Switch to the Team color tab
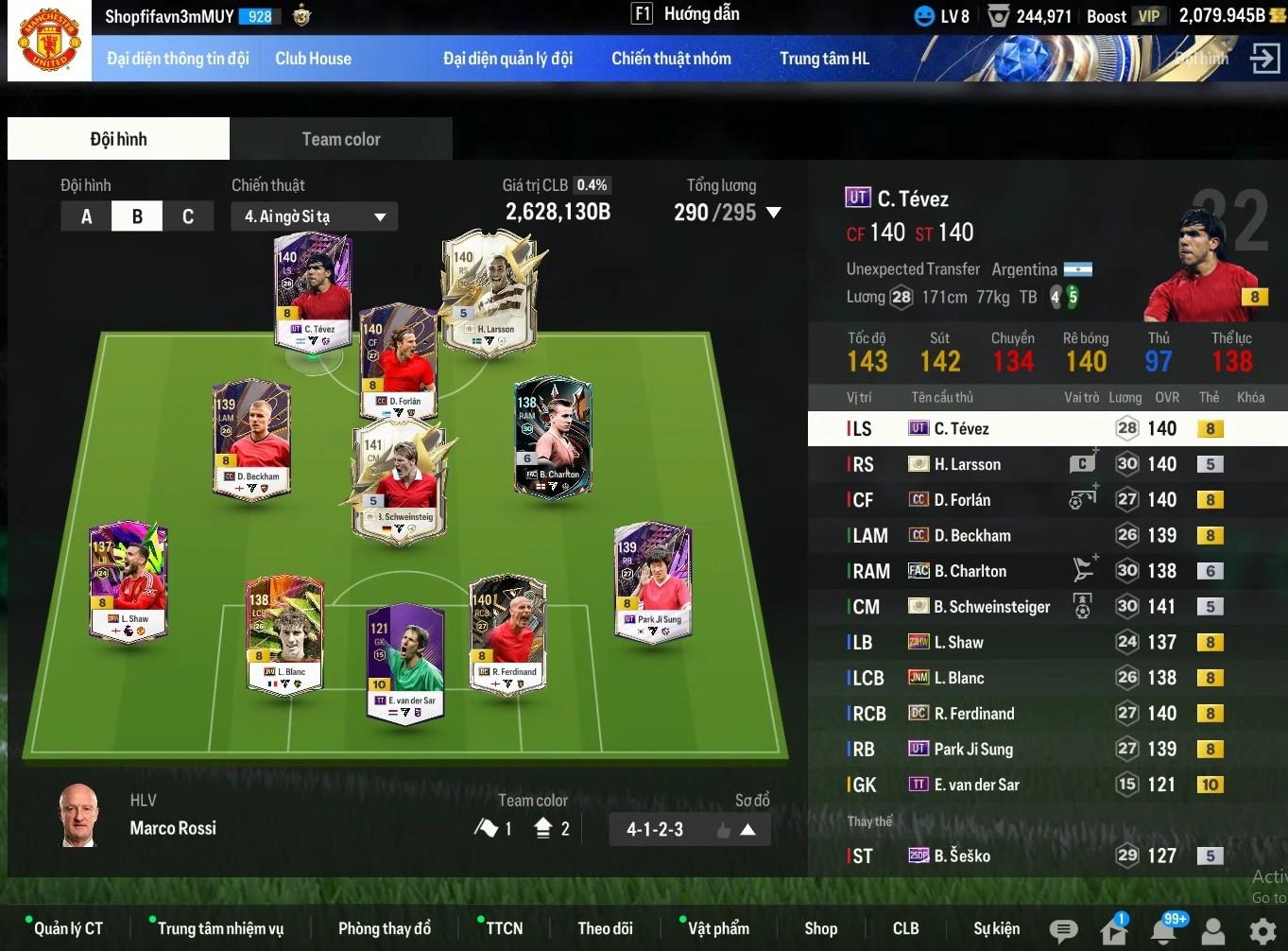 [340, 139]
